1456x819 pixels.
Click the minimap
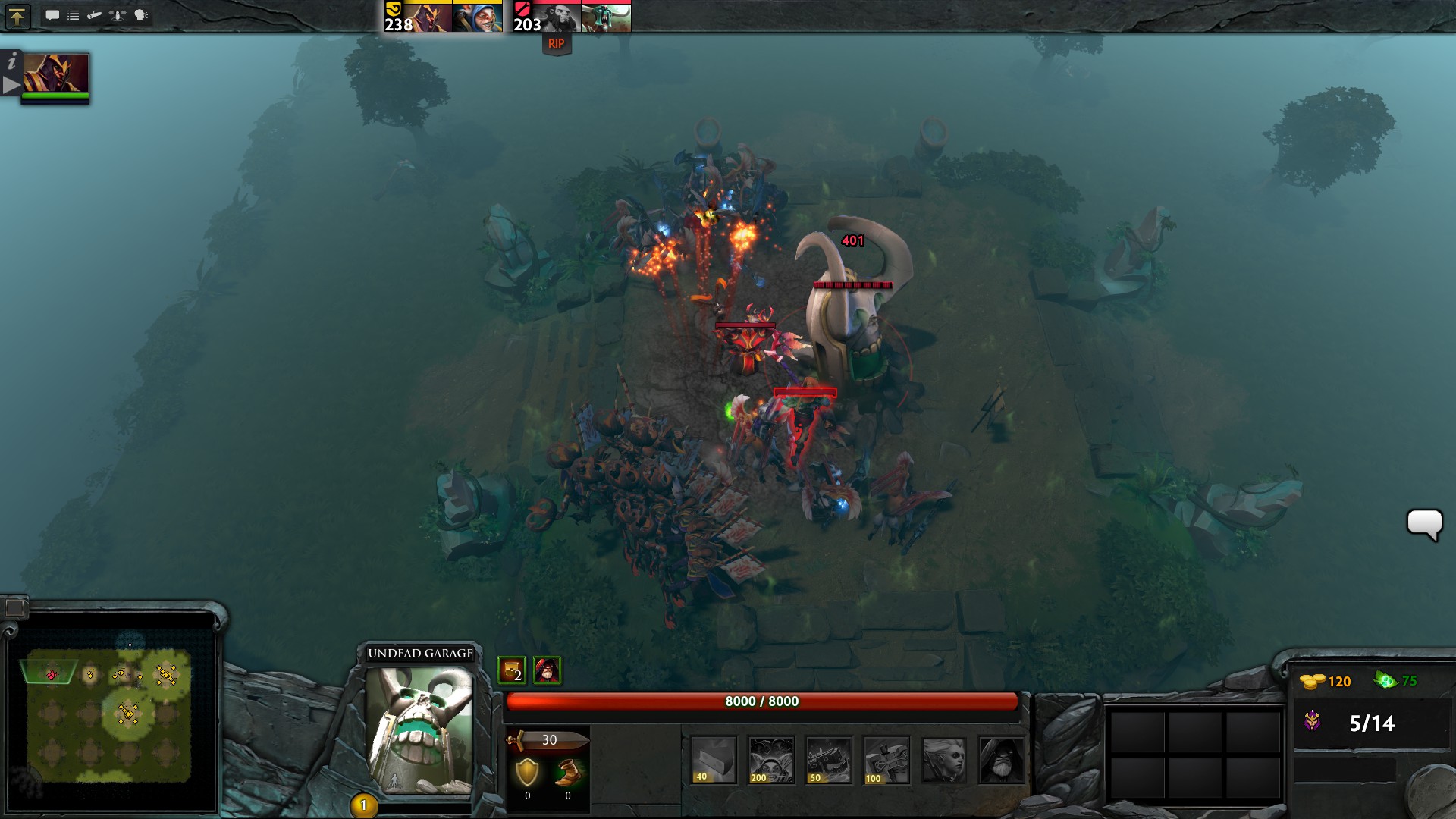pos(110,713)
